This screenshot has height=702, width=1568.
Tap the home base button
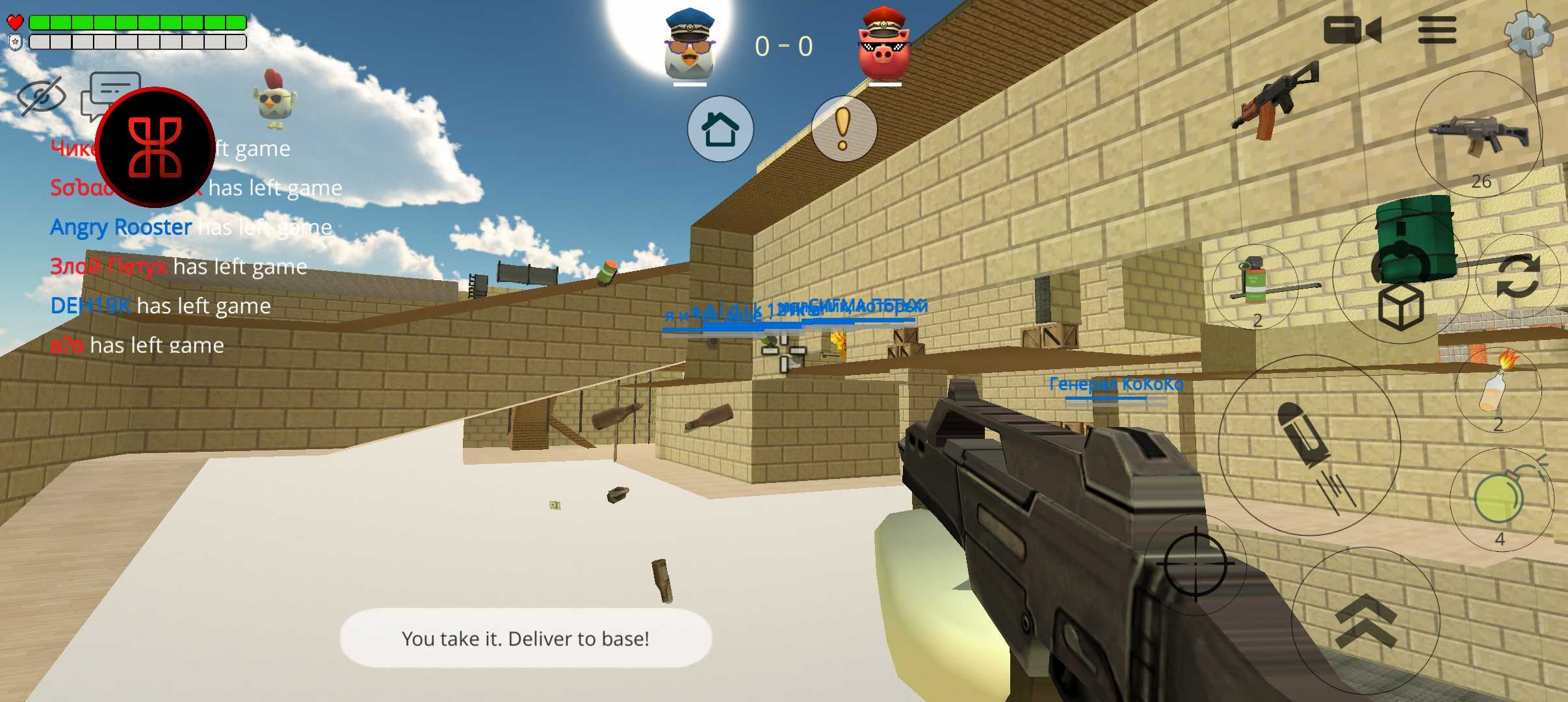[720, 129]
